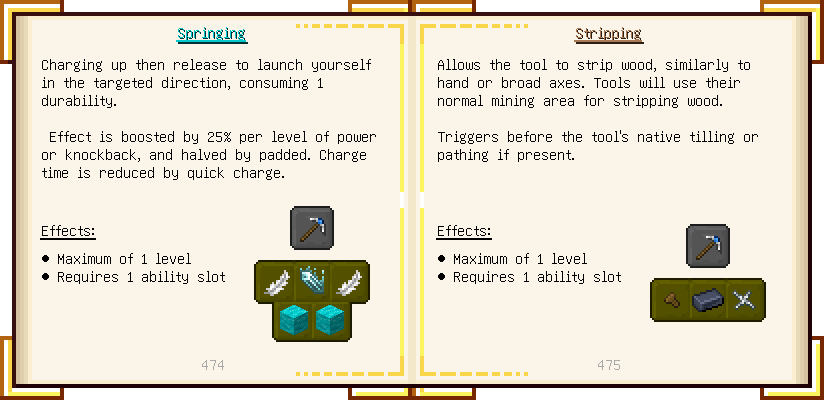Select the pickaxe icon on the Springing page
This screenshot has height=400, width=824.
point(312,228)
